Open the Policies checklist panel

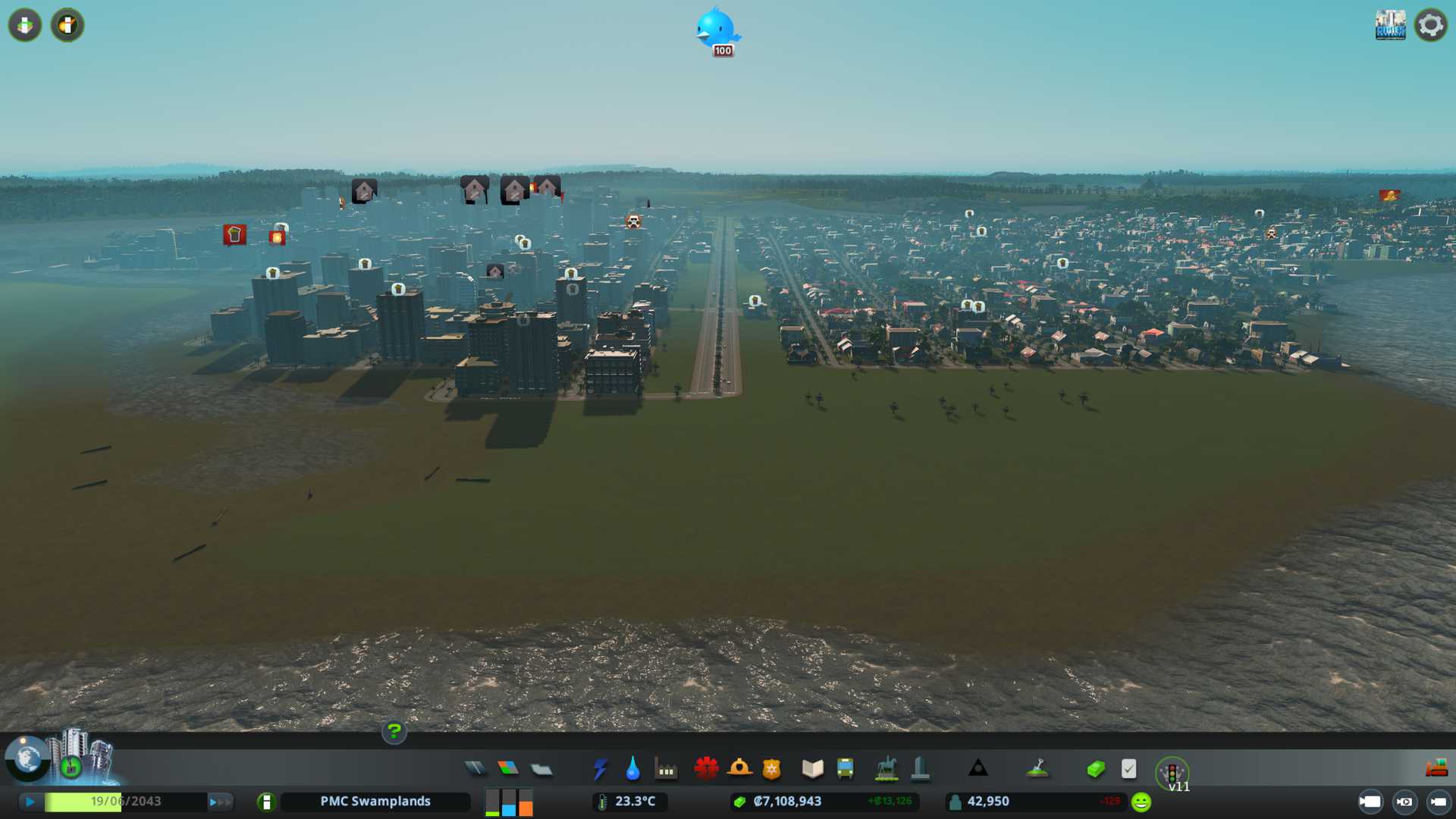click(x=1128, y=769)
